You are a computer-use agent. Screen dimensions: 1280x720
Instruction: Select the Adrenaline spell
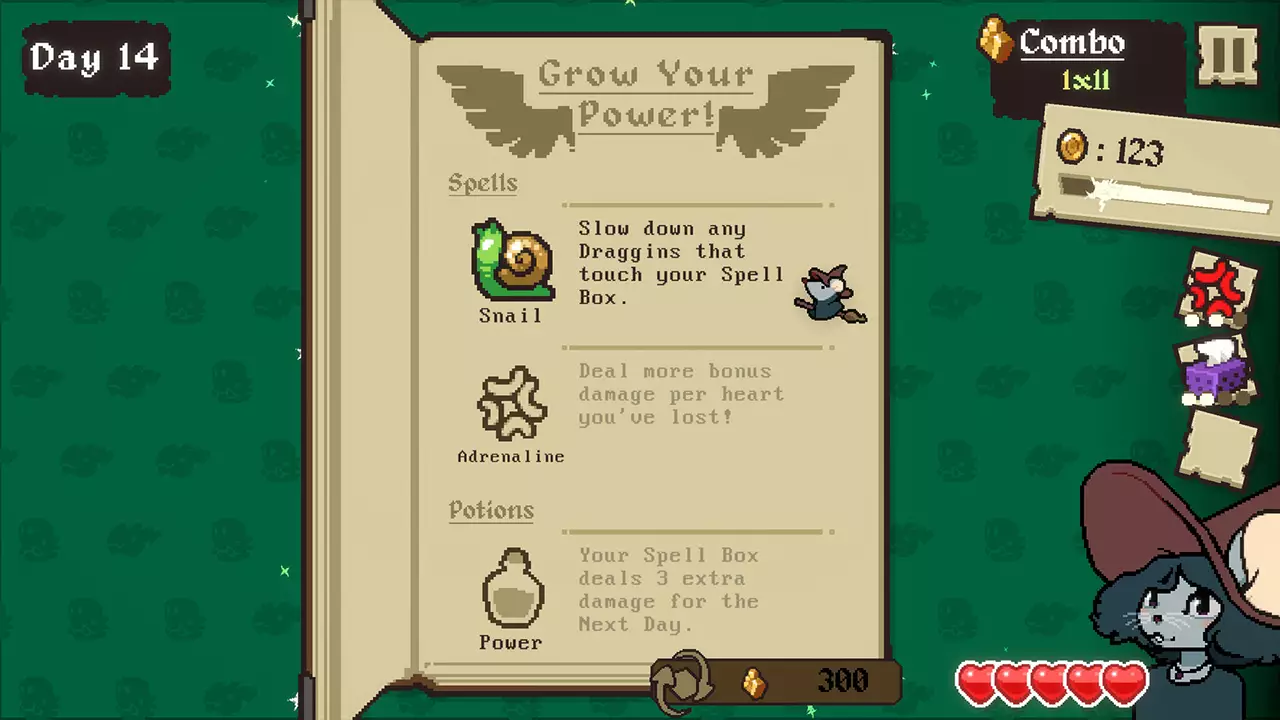click(x=511, y=404)
